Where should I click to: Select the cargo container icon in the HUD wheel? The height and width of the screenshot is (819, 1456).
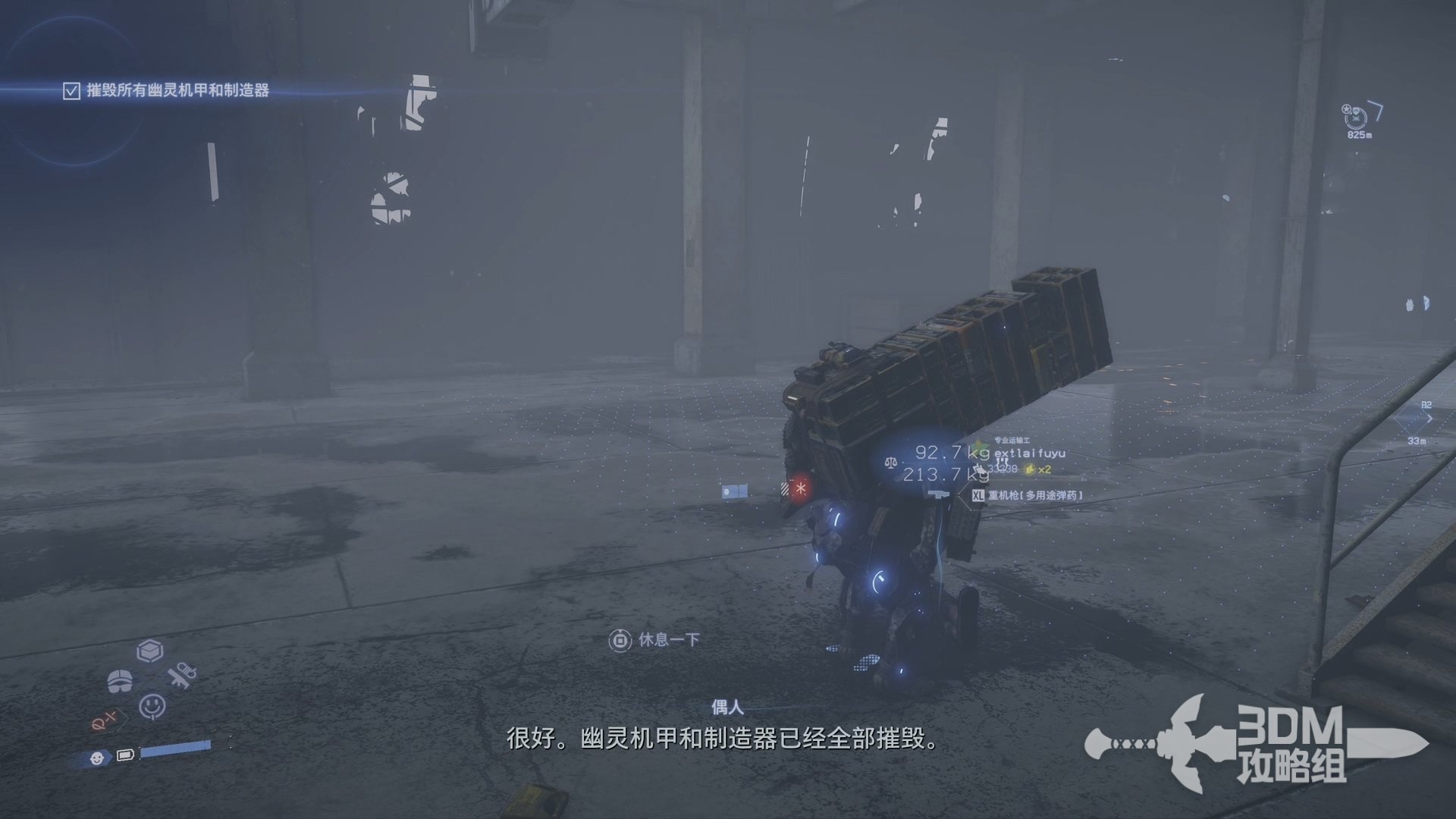[x=151, y=651]
